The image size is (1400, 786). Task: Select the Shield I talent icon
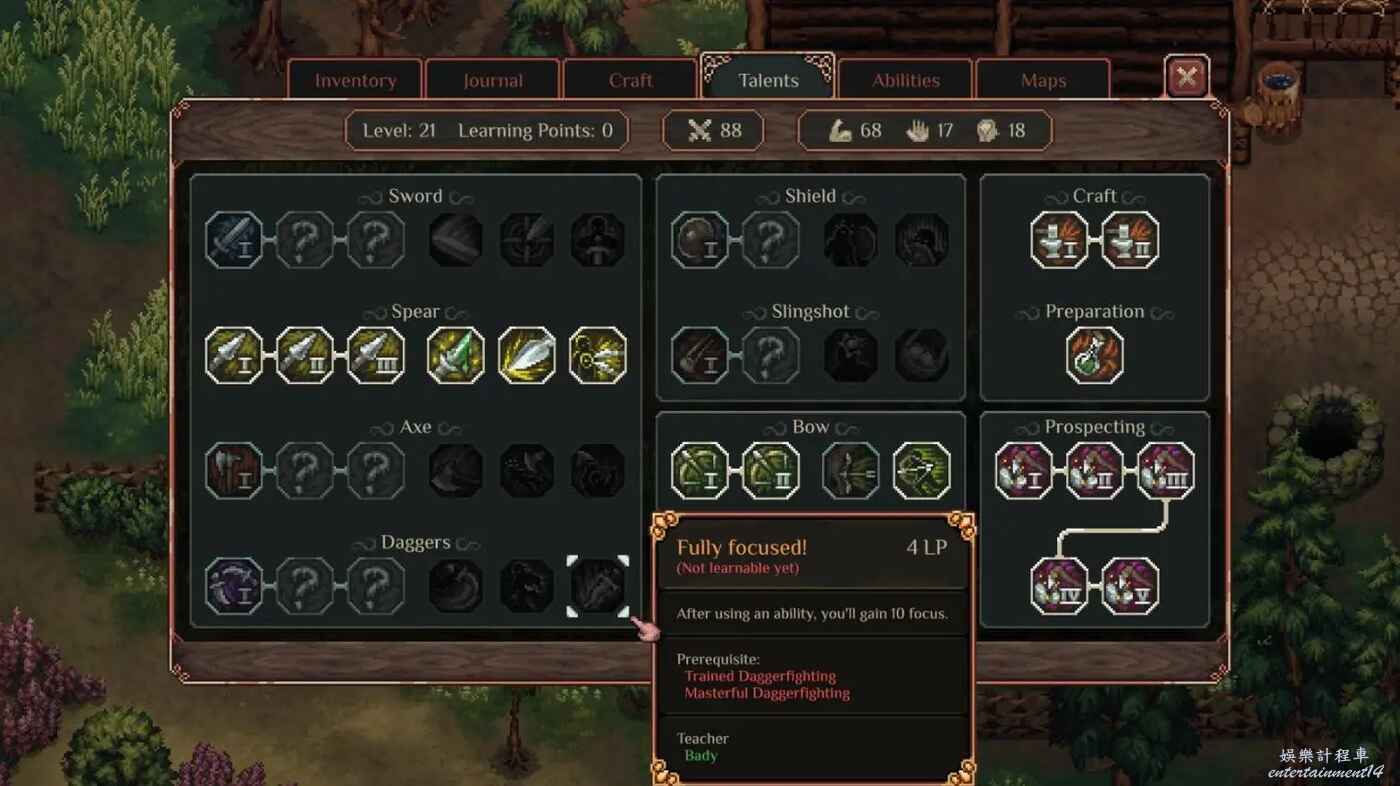700,240
